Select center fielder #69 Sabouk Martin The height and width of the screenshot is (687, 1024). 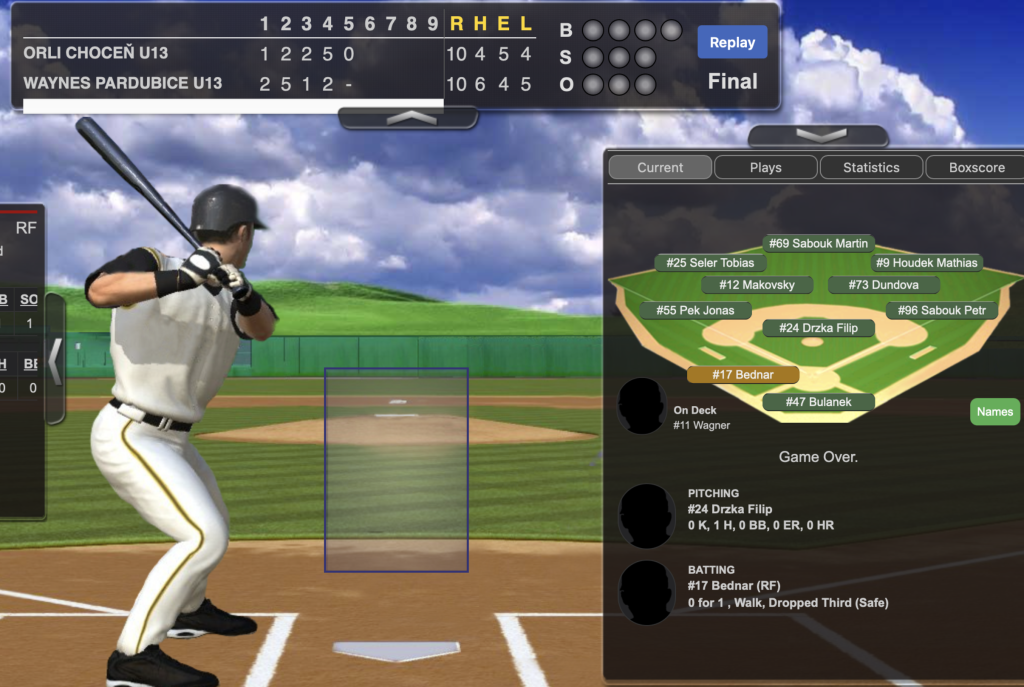[818, 243]
